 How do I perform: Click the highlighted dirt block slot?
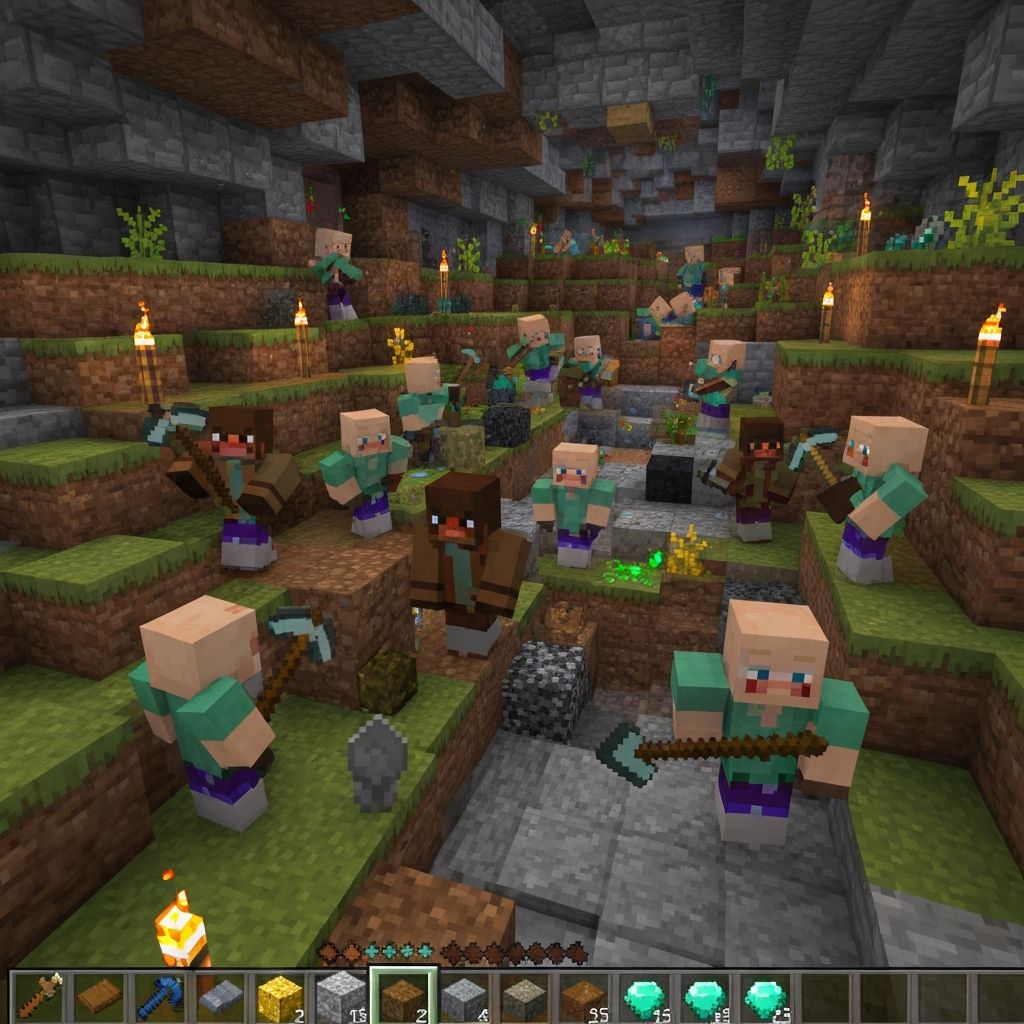coord(403,996)
